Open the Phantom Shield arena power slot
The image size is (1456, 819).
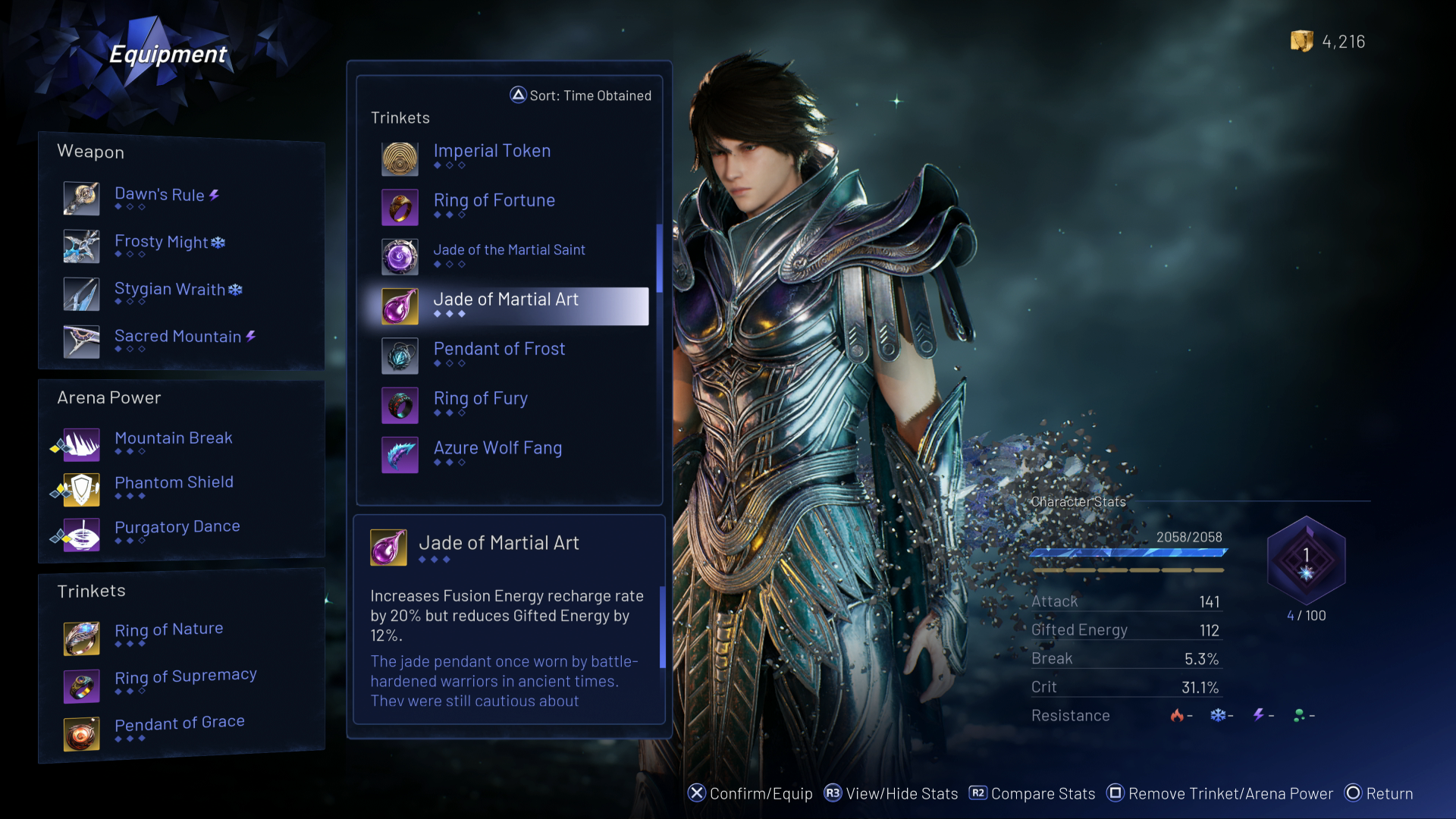174,483
